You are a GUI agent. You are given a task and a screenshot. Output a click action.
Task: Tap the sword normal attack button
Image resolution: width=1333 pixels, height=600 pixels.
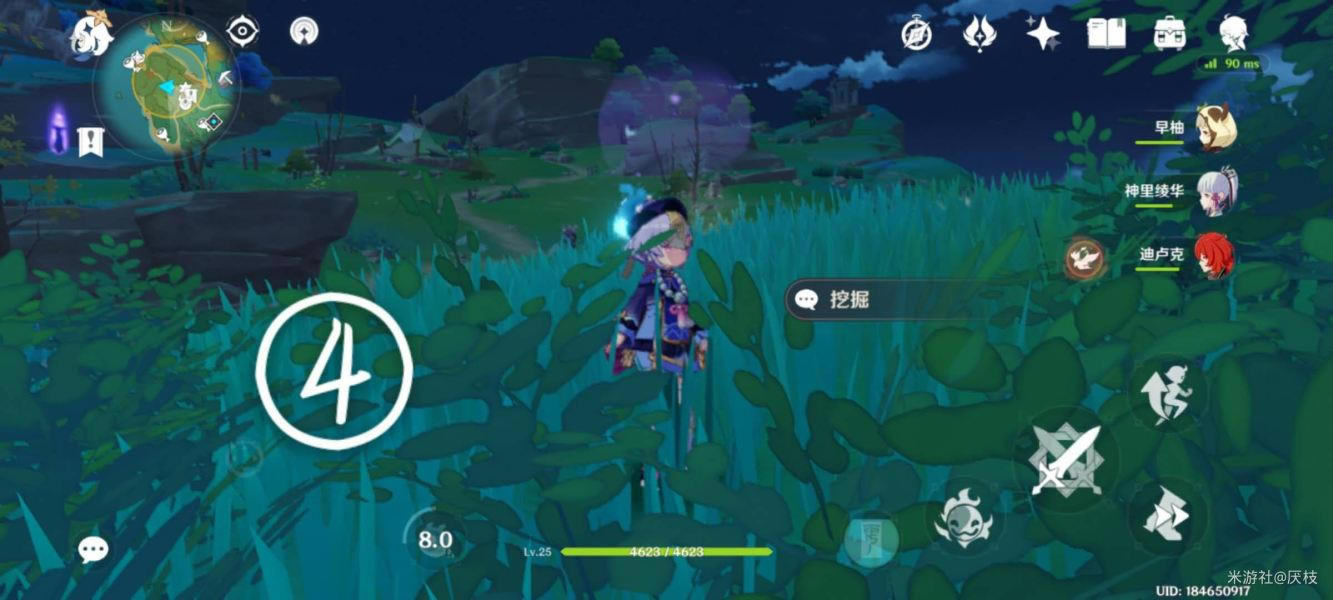1066,461
